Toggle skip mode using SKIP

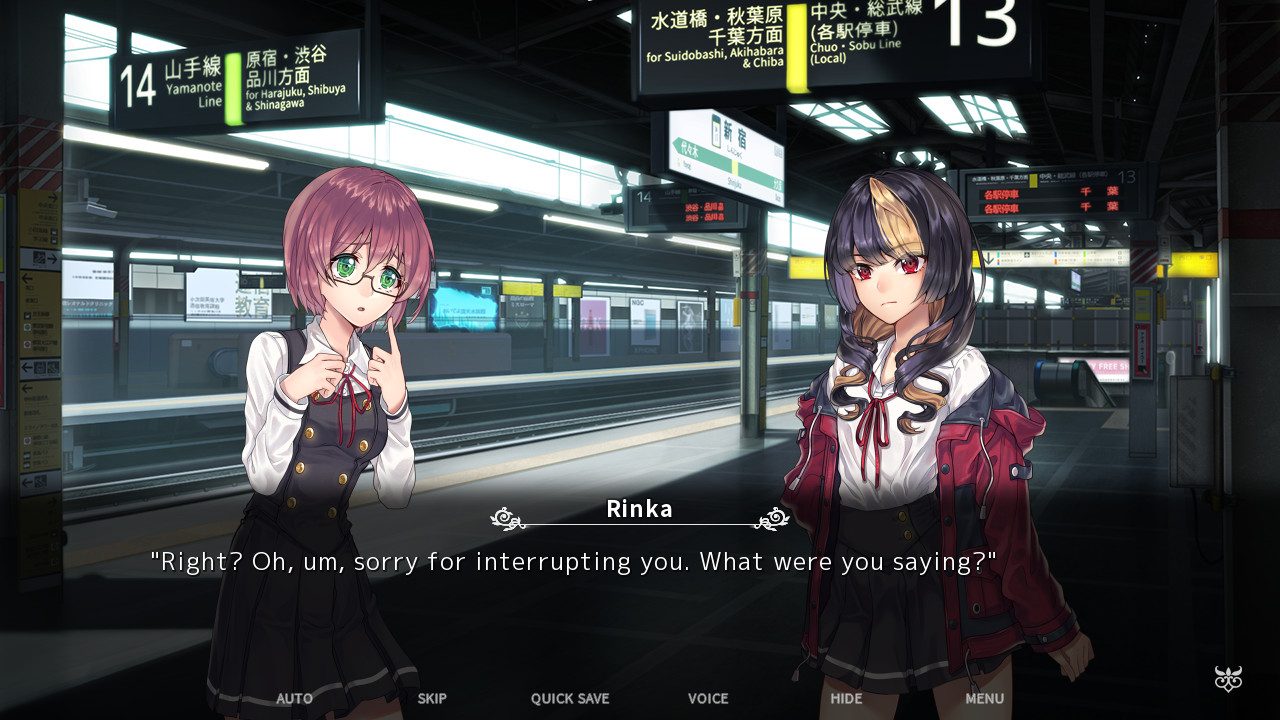(431, 699)
